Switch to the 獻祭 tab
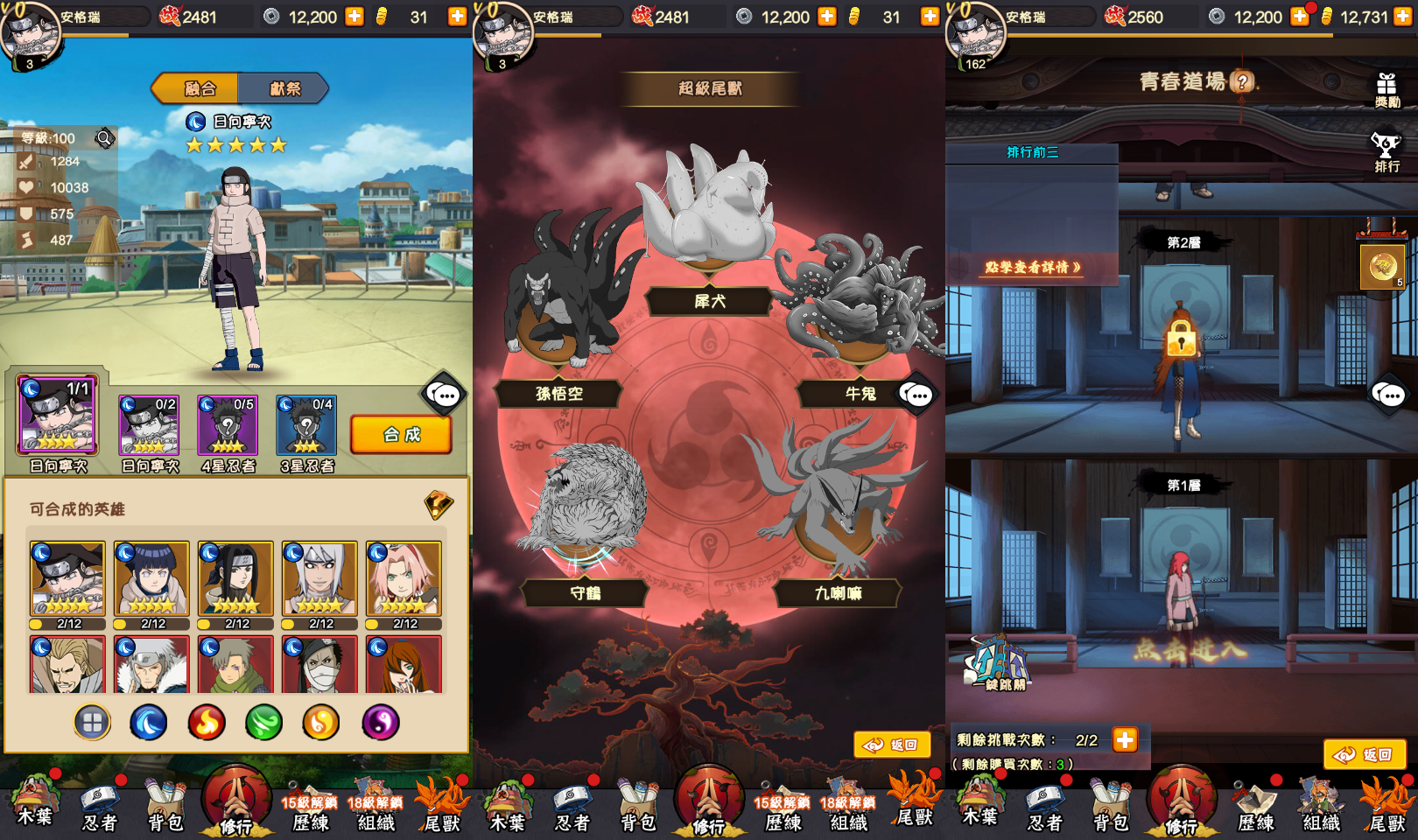This screenshot has width=1418, height=840. [284, 88]
